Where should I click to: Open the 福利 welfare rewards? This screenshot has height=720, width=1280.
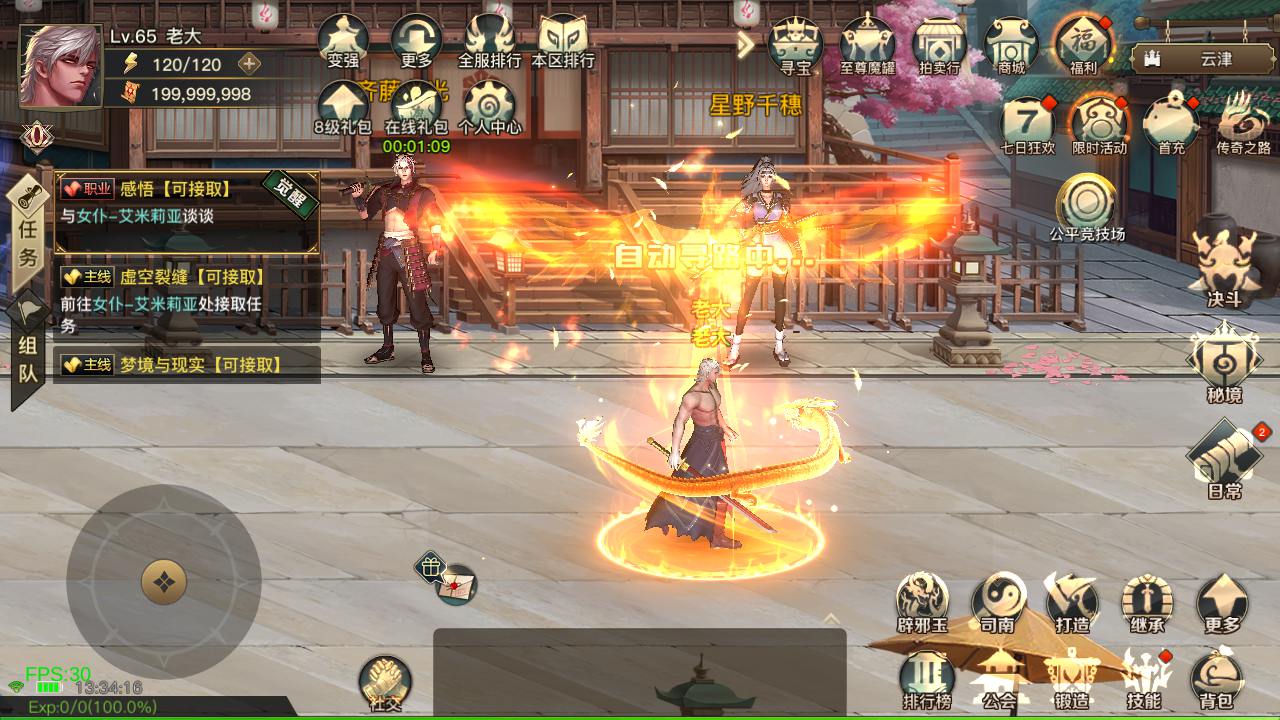(x=1083, y=45)
